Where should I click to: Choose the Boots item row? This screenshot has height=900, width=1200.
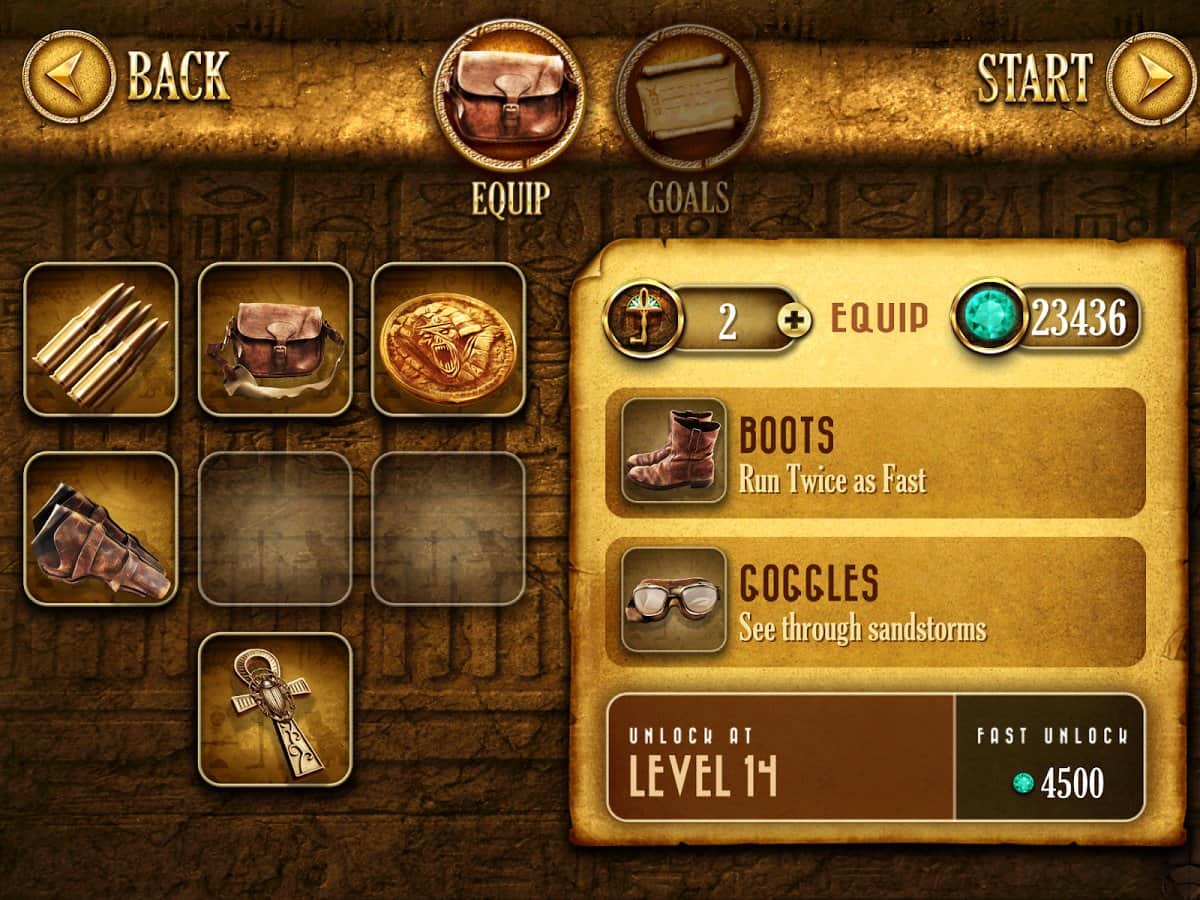point(875,452)
